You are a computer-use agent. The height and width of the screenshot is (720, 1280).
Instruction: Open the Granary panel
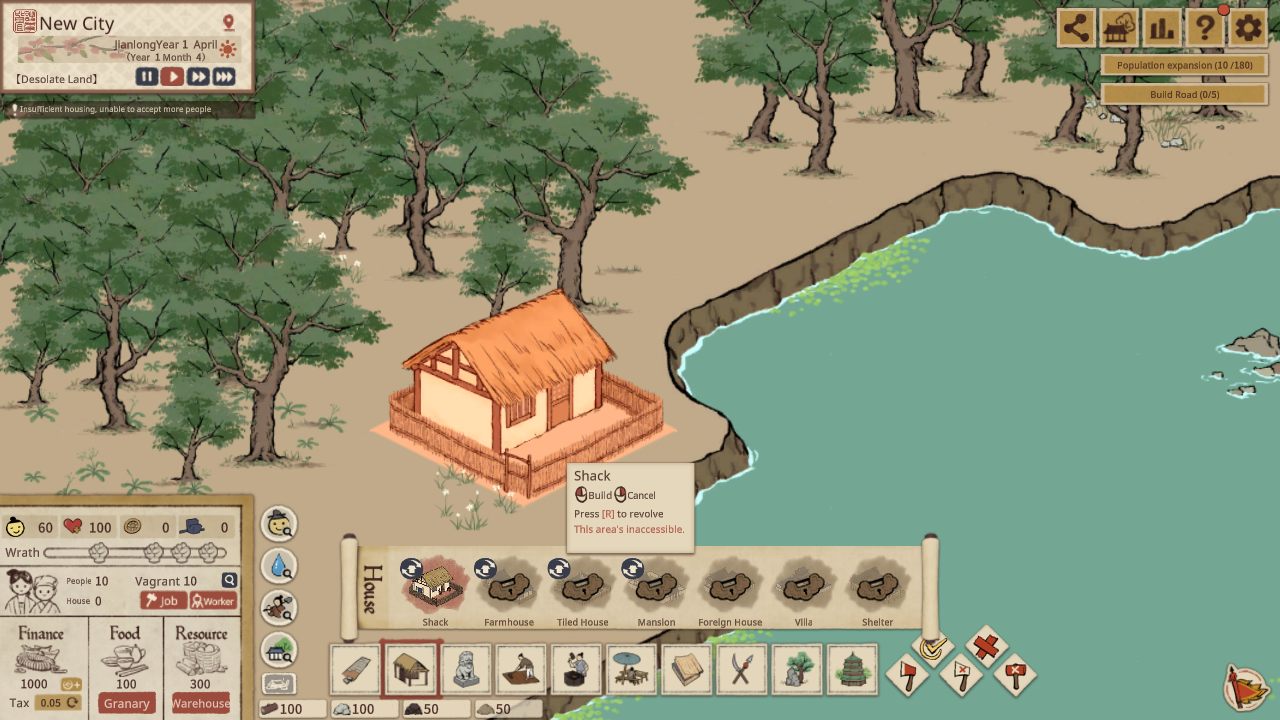click(x=127, y=703)
